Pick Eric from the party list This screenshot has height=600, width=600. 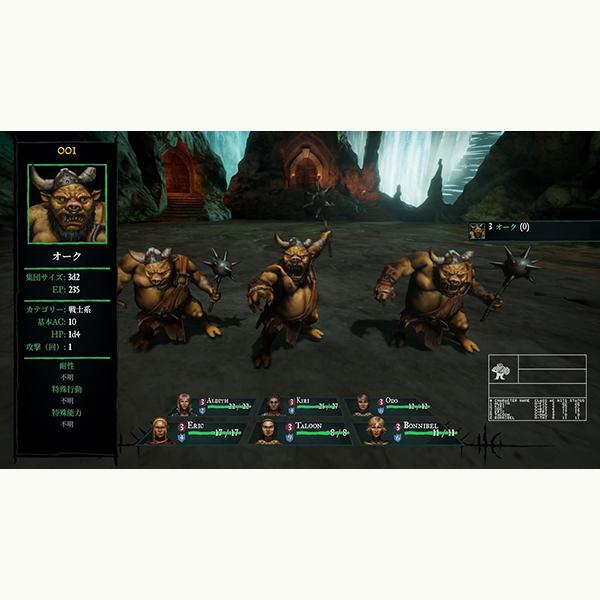(196, 431)
